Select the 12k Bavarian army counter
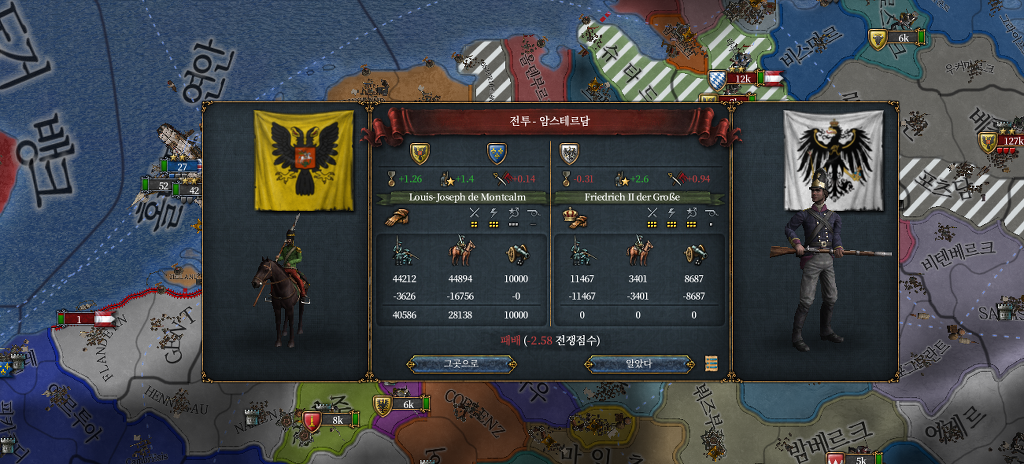Image resolution: width=1024 pixels, height=464 pixels. click(742, 78)
